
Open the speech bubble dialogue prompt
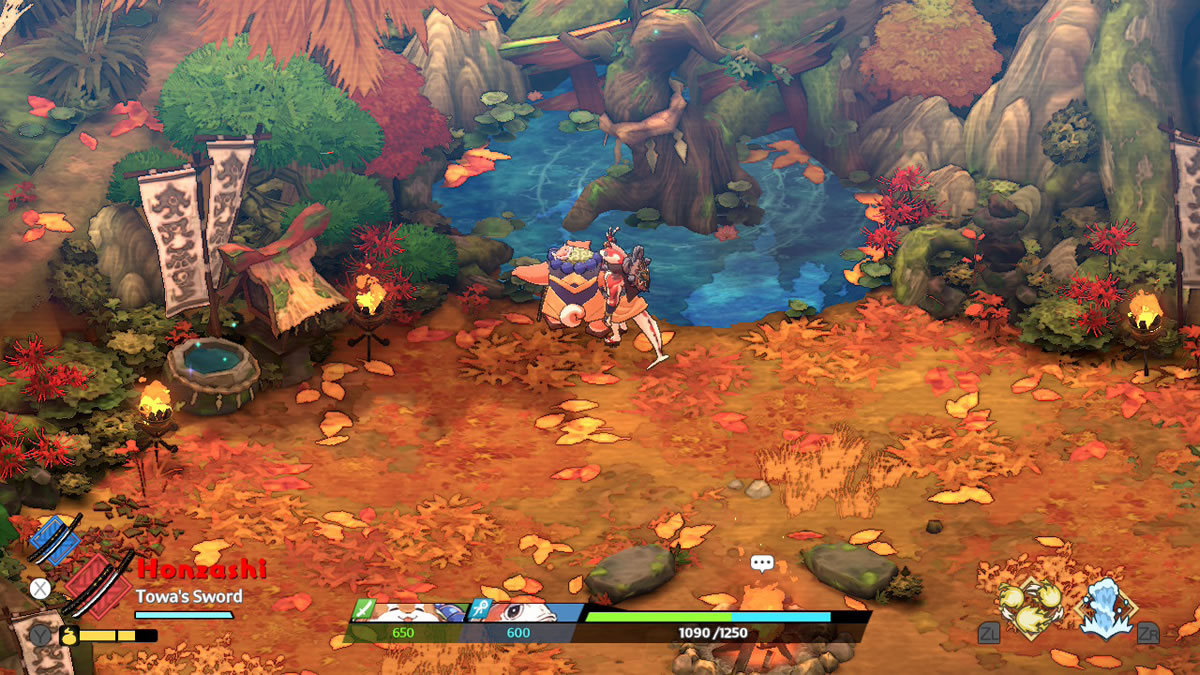coord(762,563)
